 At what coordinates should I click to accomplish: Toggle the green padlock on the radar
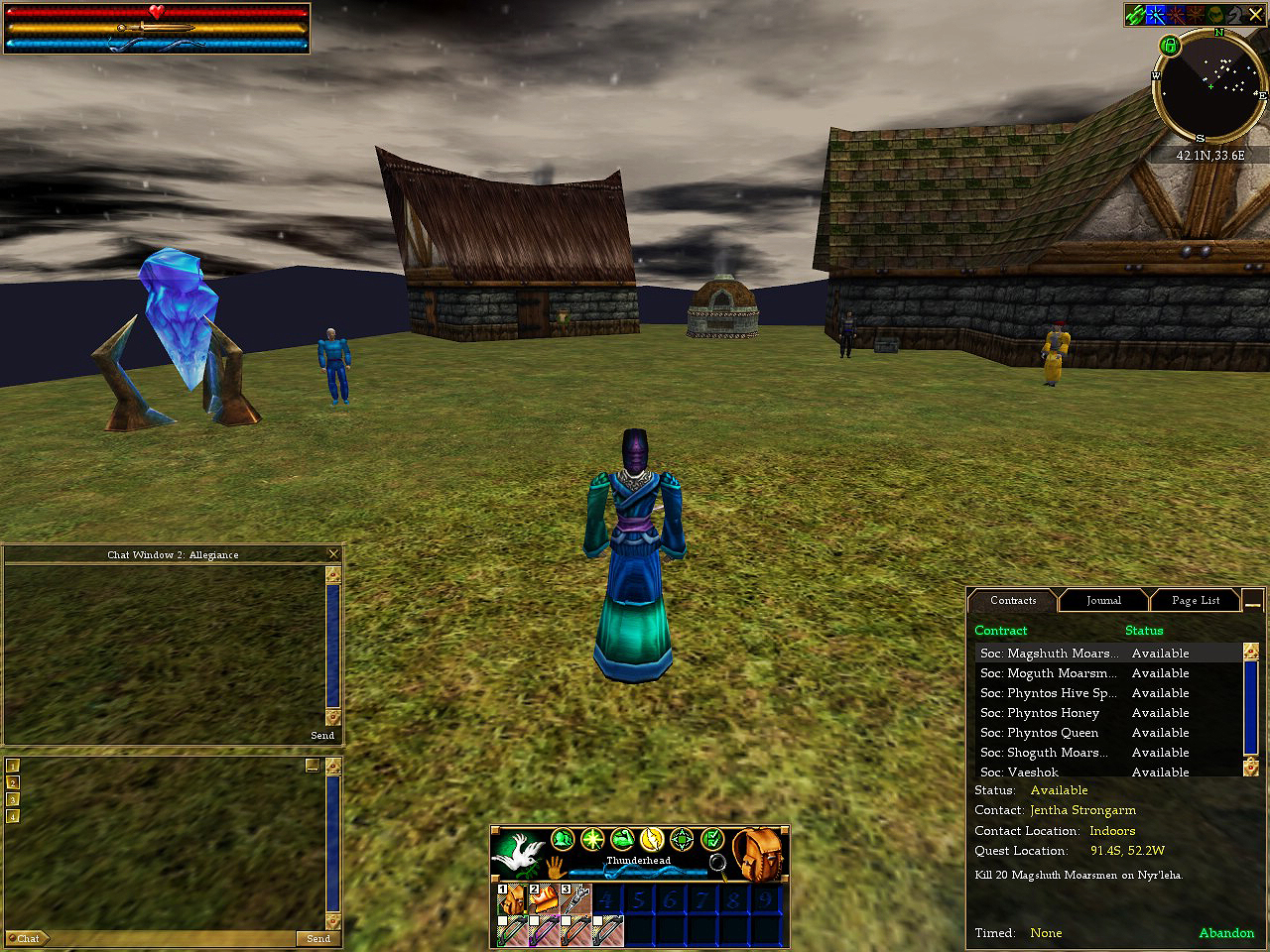[1170, 46]
